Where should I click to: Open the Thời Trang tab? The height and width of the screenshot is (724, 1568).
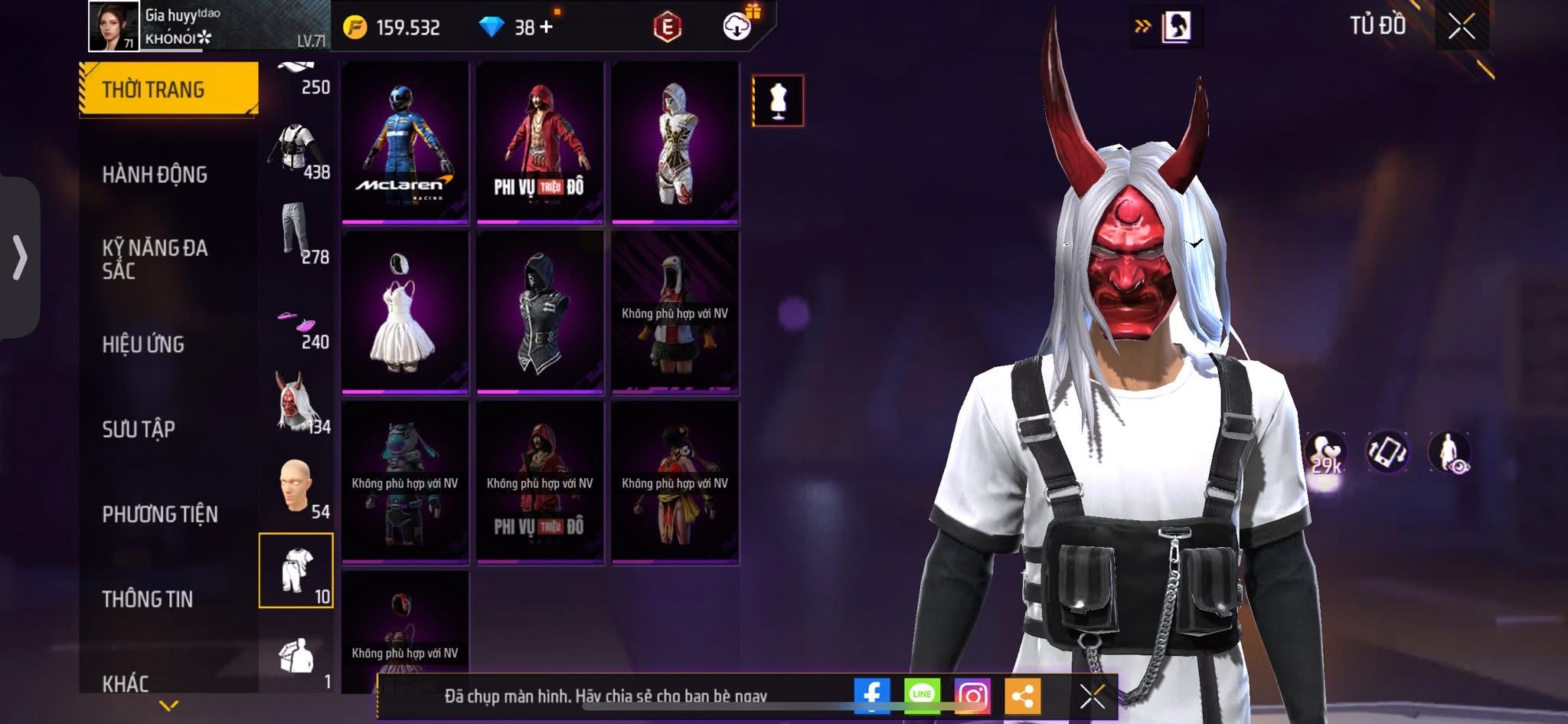coord(168,89)
